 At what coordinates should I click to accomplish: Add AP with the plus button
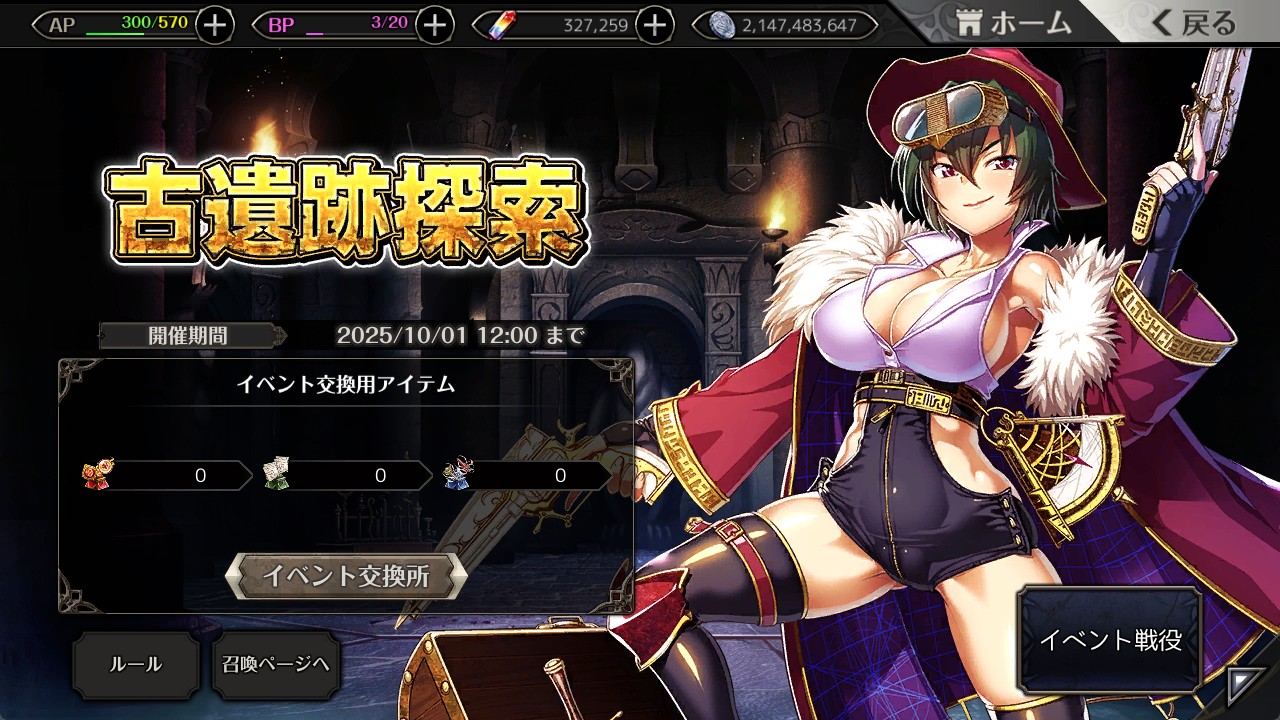click(x=215, y=25)
